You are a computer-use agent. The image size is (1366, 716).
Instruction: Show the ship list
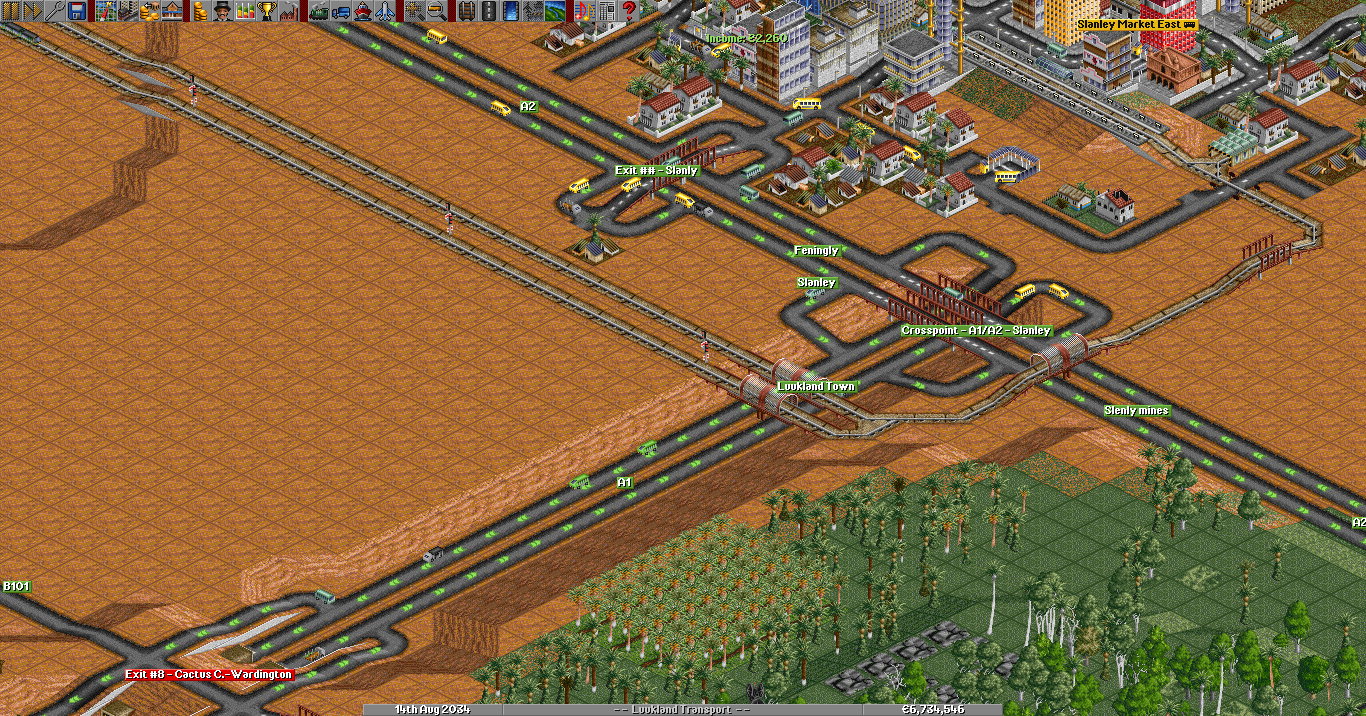[363, 11]
